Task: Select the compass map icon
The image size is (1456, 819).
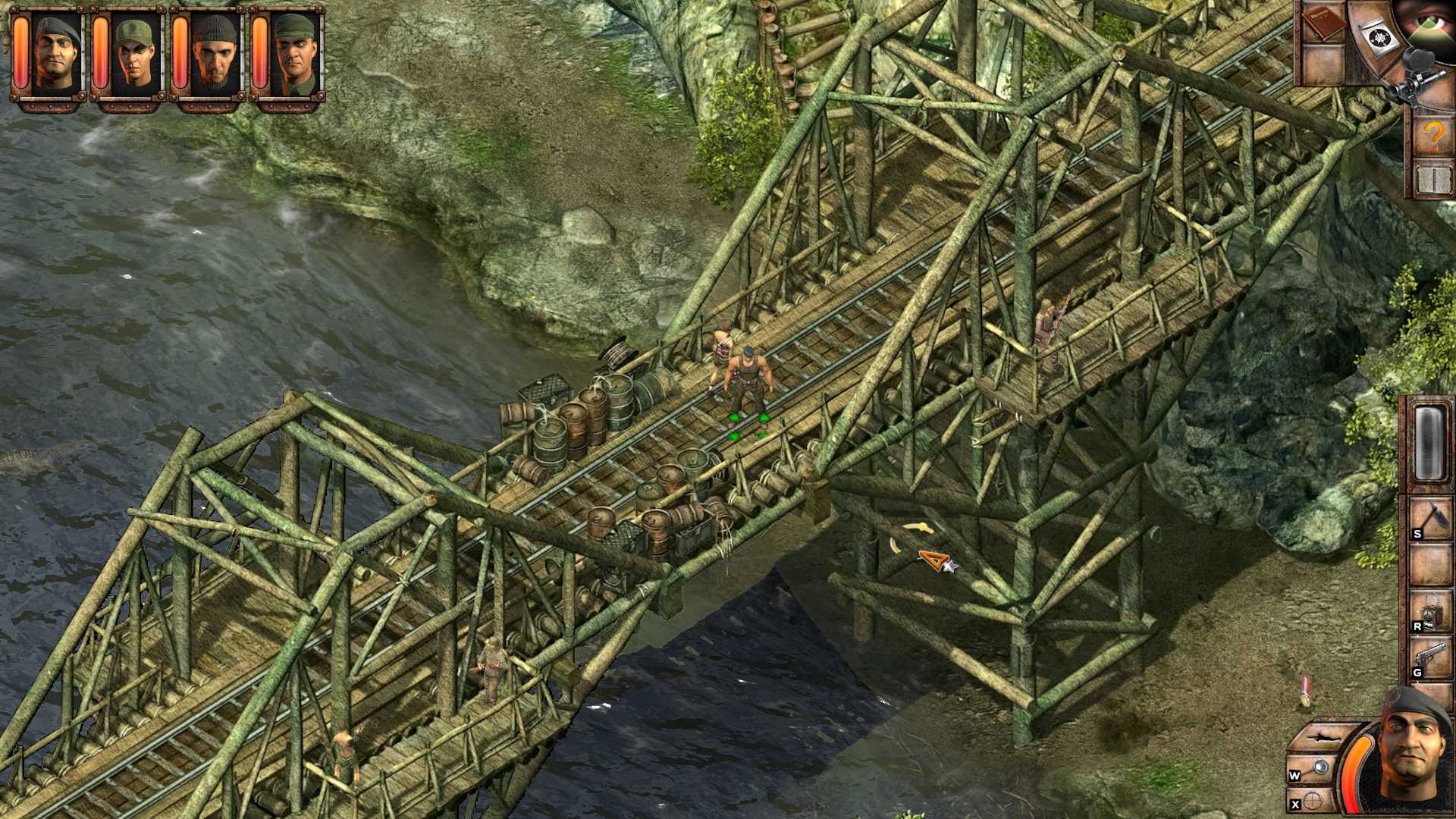Action: point(1379,36)
